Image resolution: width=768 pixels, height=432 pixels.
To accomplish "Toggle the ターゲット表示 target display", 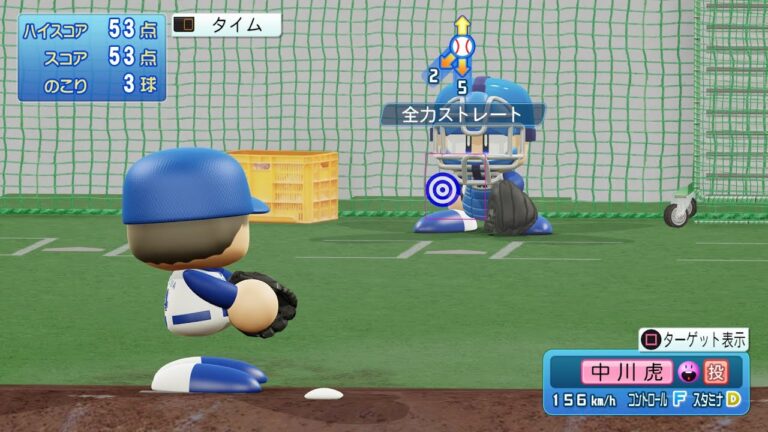I will click(693, 339).
